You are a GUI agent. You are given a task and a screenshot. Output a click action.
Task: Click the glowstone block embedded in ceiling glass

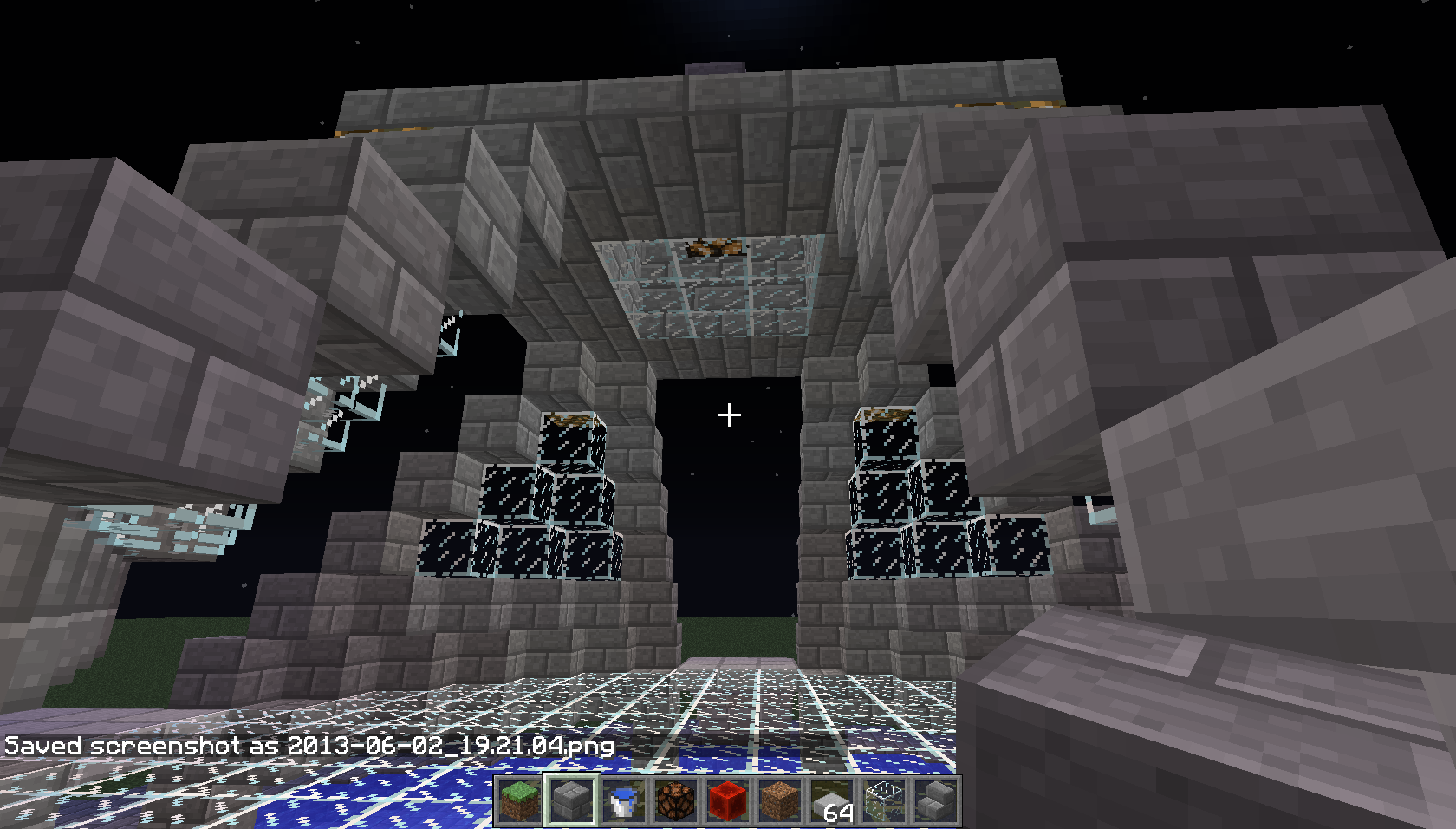pos(712,247)
